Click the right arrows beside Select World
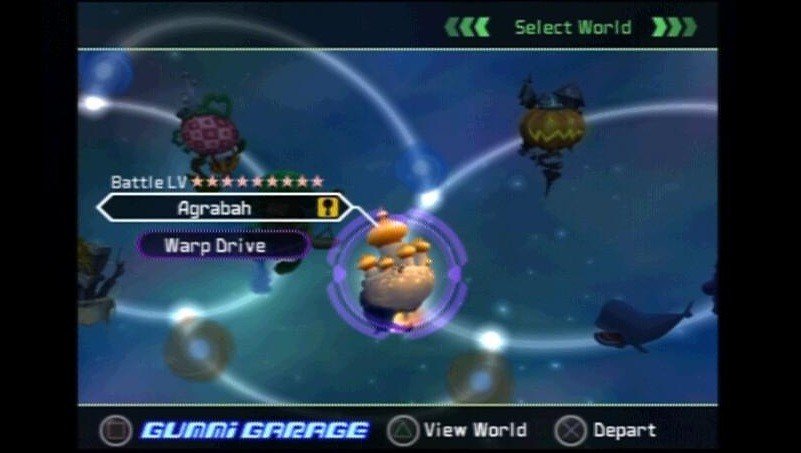The image size is (801, 453). (x=674, y=27)
